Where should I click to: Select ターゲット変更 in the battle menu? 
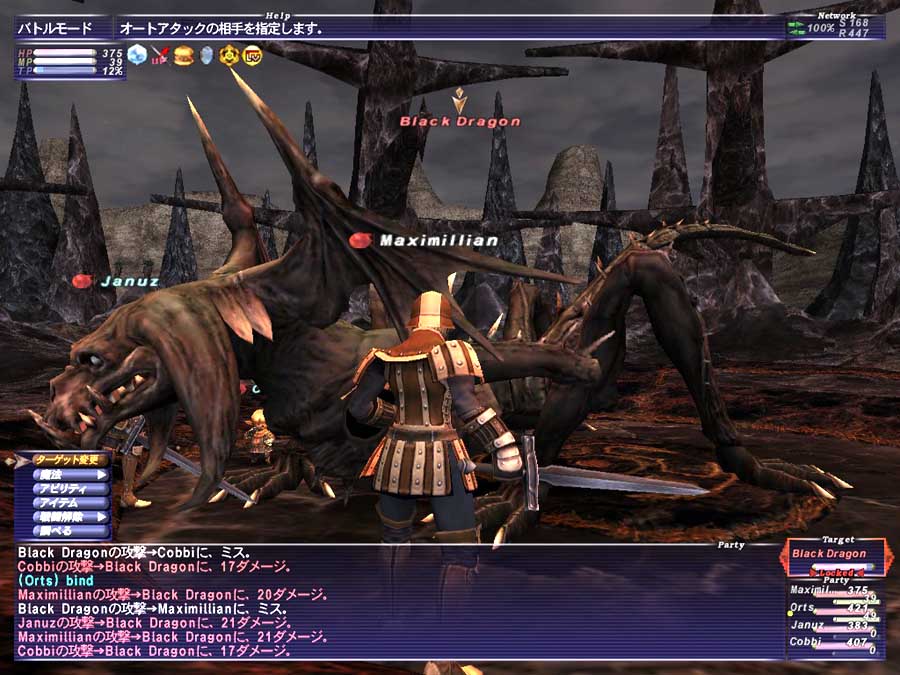[62, 460]
